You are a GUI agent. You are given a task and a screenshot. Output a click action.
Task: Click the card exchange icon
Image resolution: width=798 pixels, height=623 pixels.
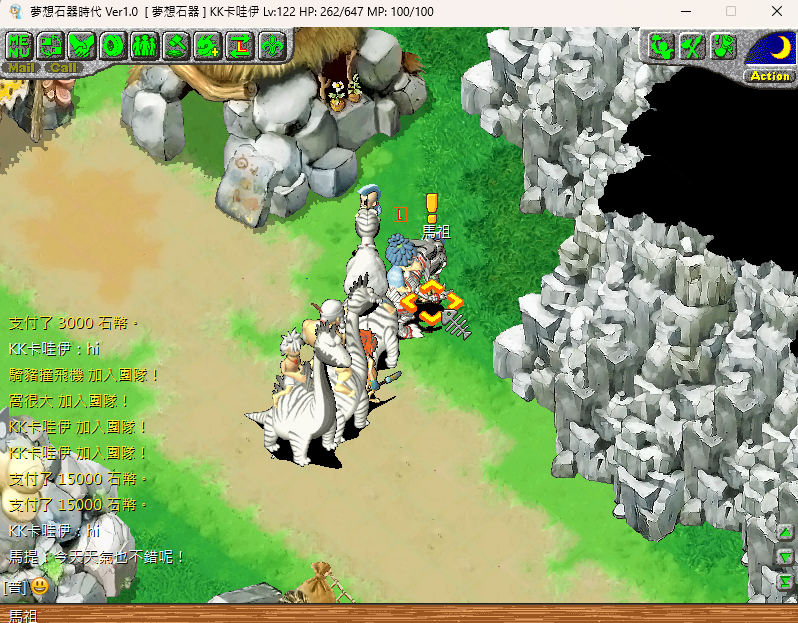coord(51,45)
